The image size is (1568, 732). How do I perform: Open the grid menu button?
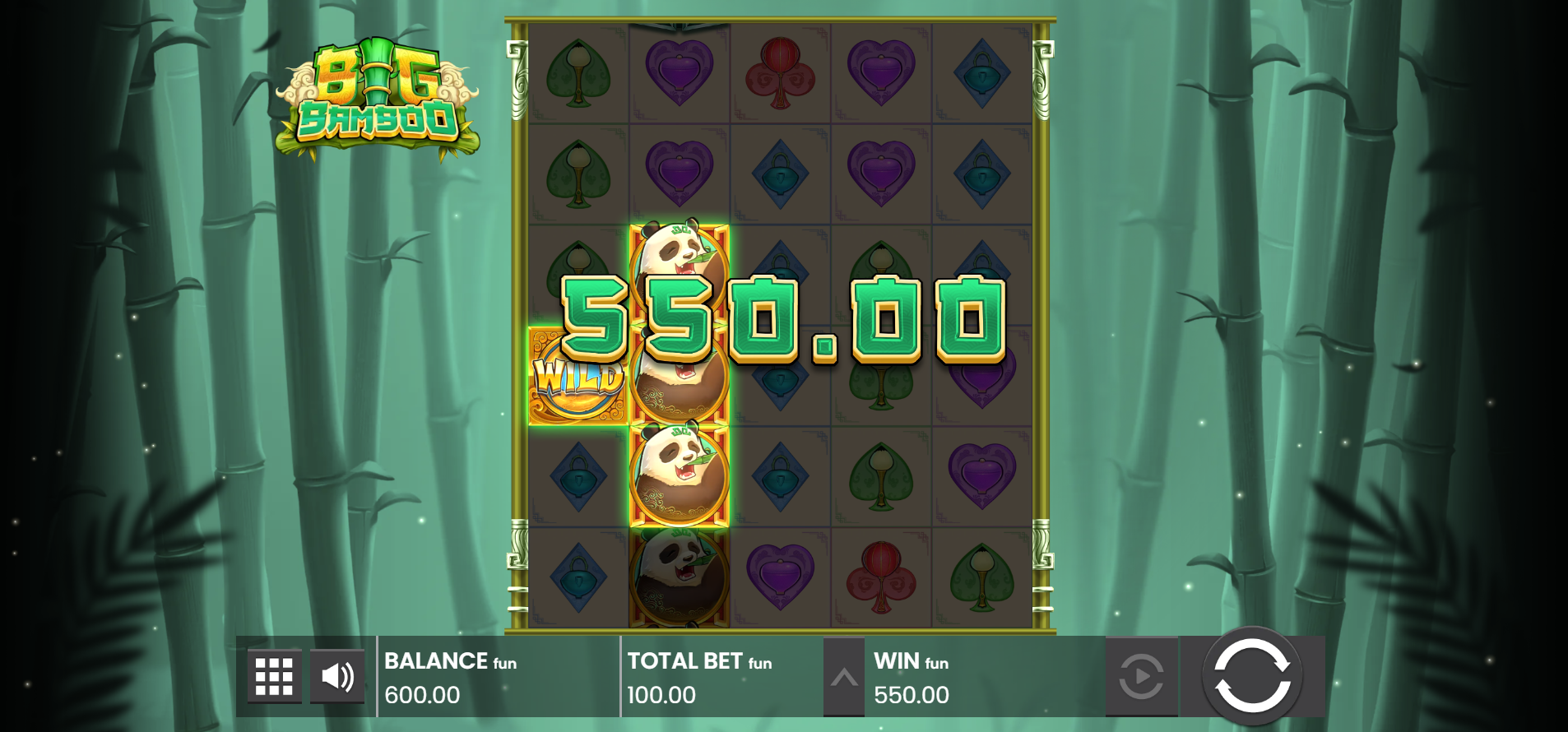(x=274, y=677)
